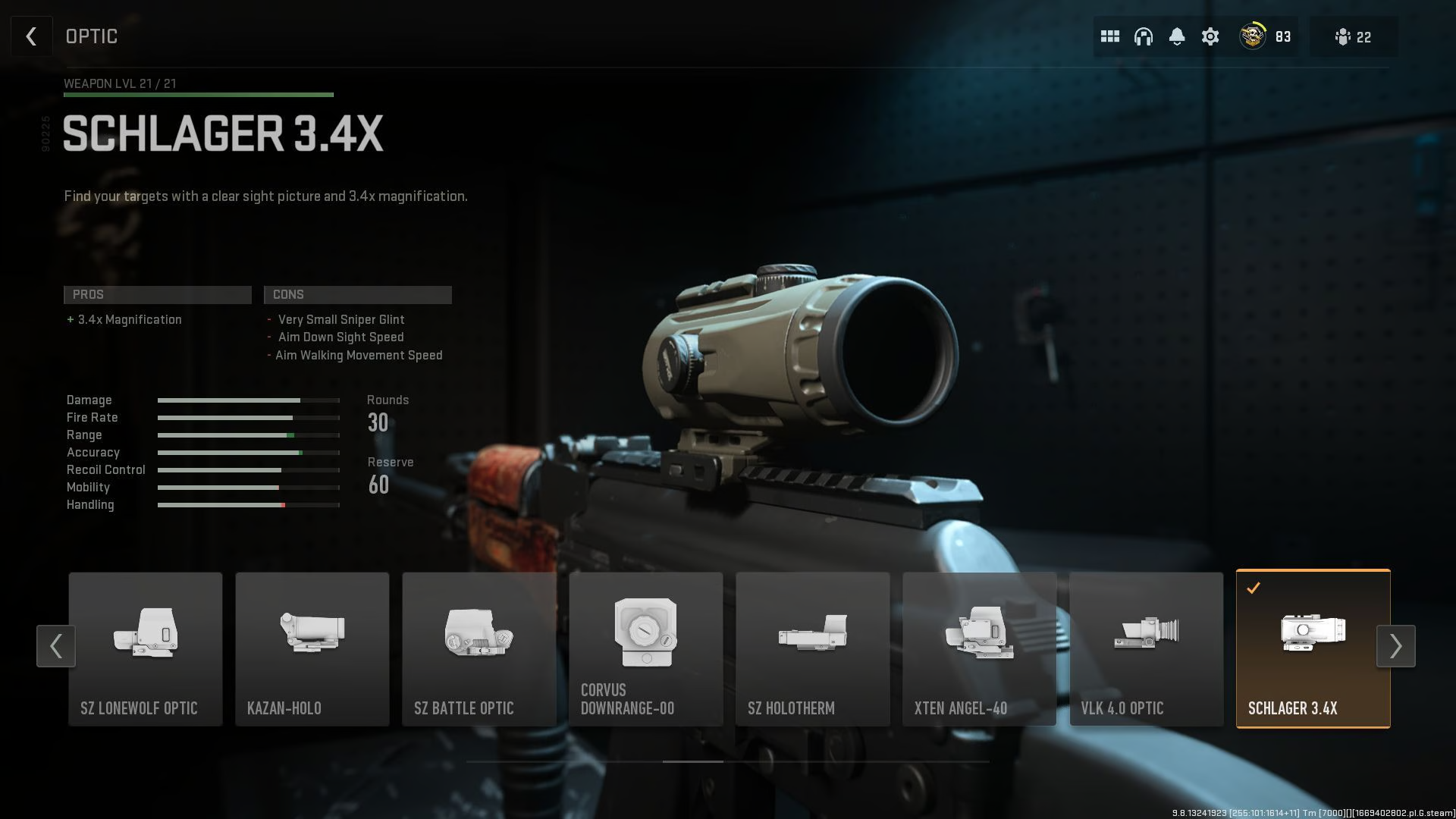
Task: Show previous optics with left arrow
Action: [x=56, y=646]
